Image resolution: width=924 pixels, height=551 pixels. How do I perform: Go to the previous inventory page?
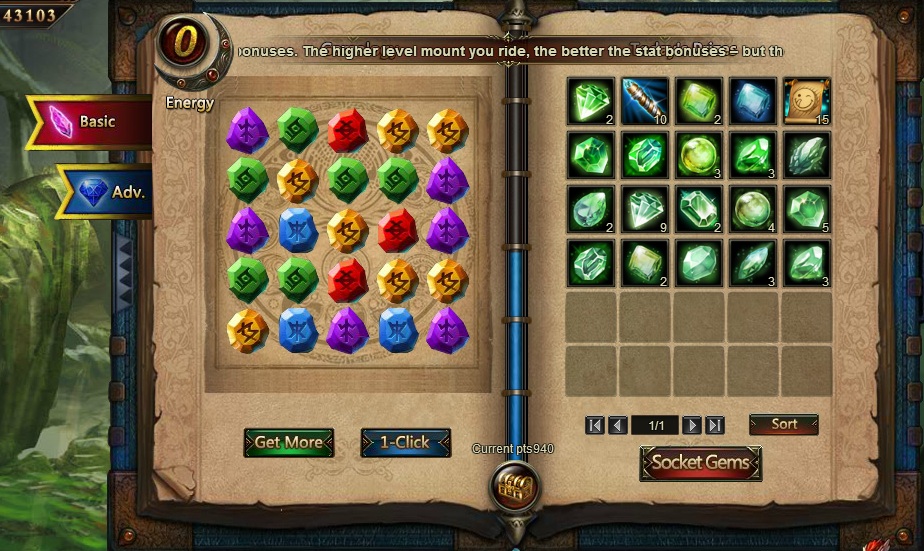coord(618,426)
